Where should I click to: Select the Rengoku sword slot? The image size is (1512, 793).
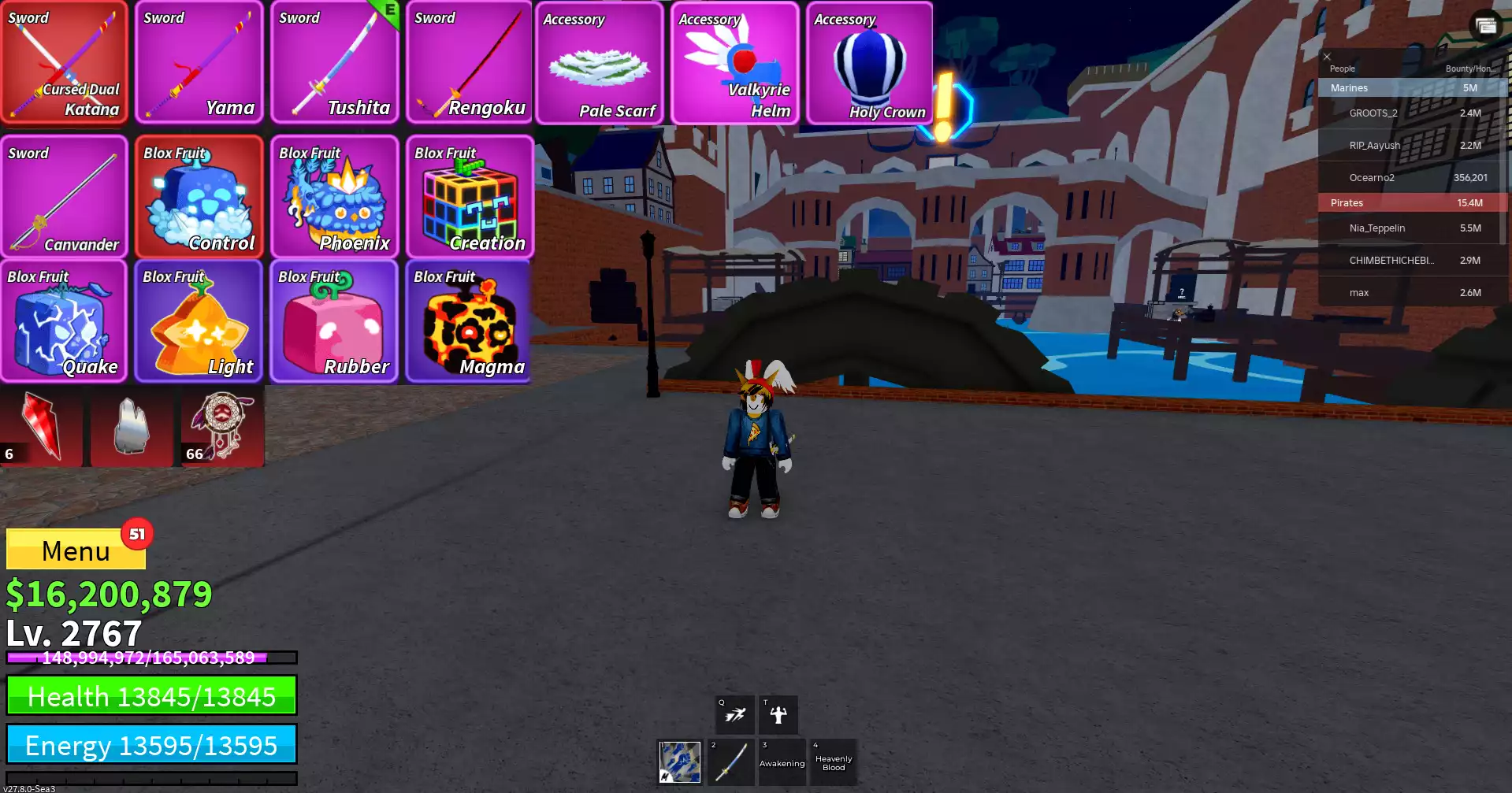(470, 63)
